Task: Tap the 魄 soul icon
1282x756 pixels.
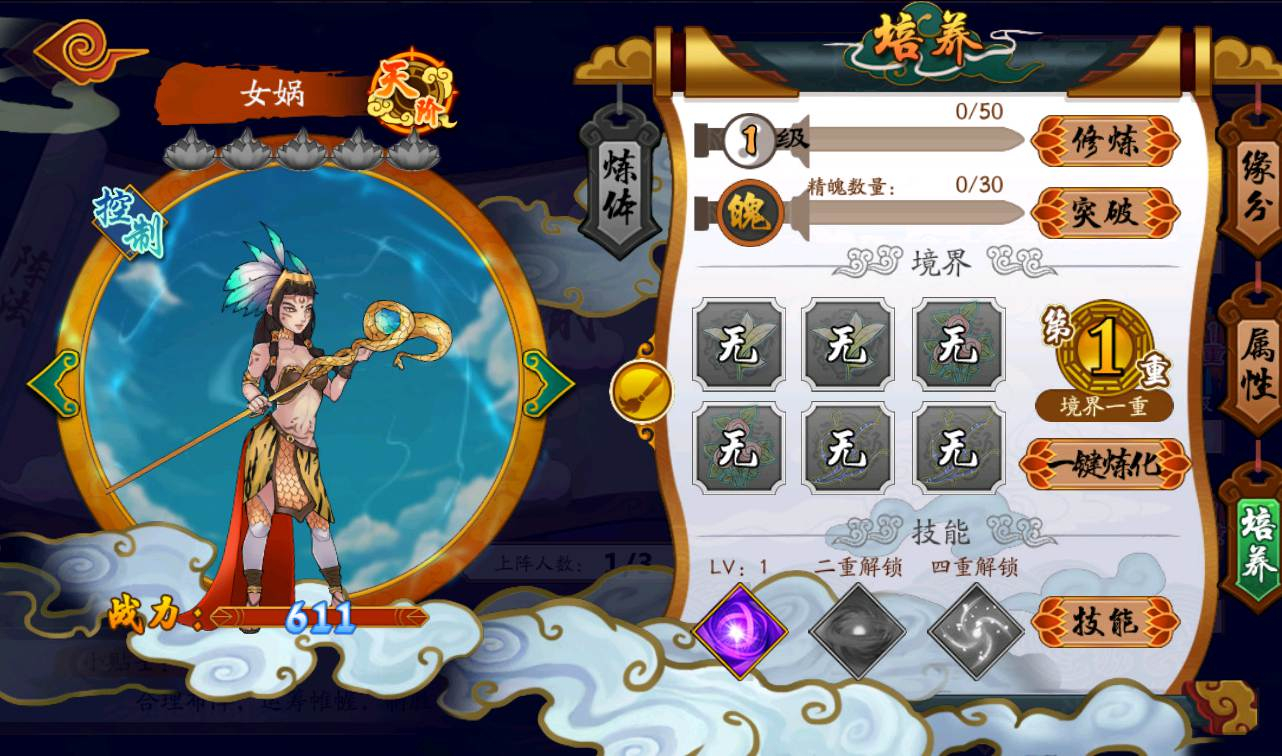Action: [750, 213]
